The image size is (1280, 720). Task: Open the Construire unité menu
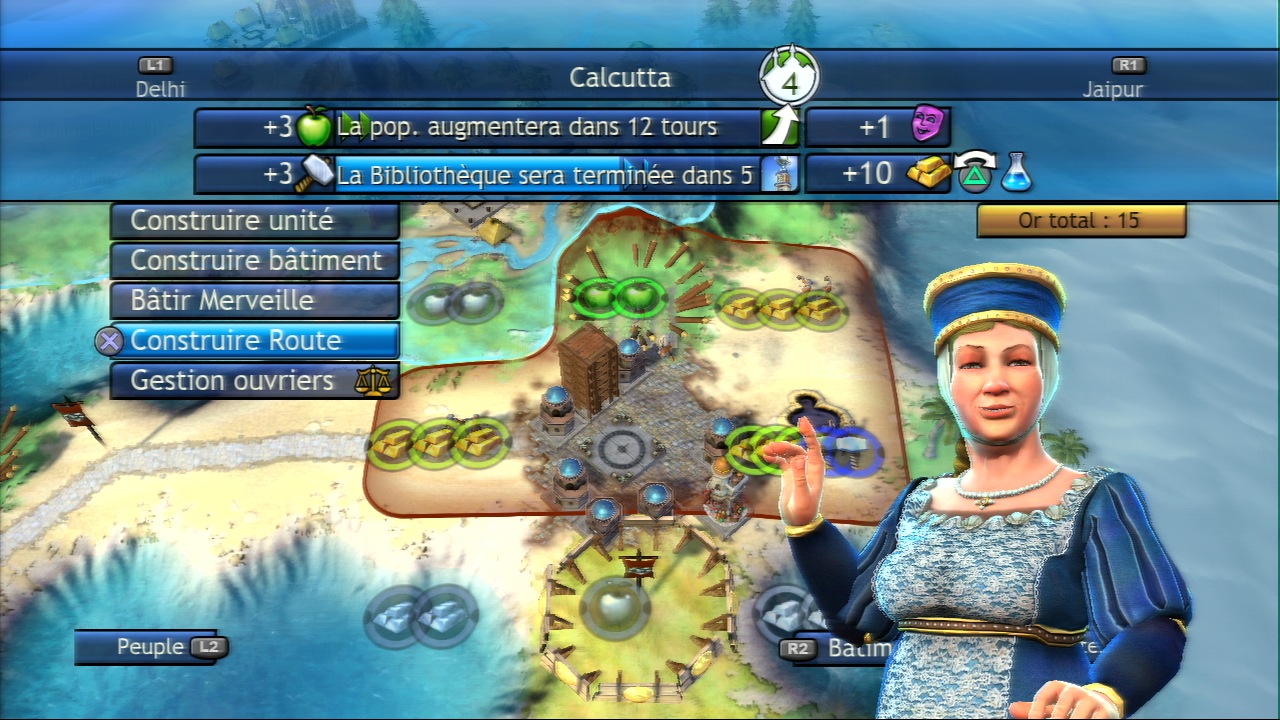[x=254, y=220]
